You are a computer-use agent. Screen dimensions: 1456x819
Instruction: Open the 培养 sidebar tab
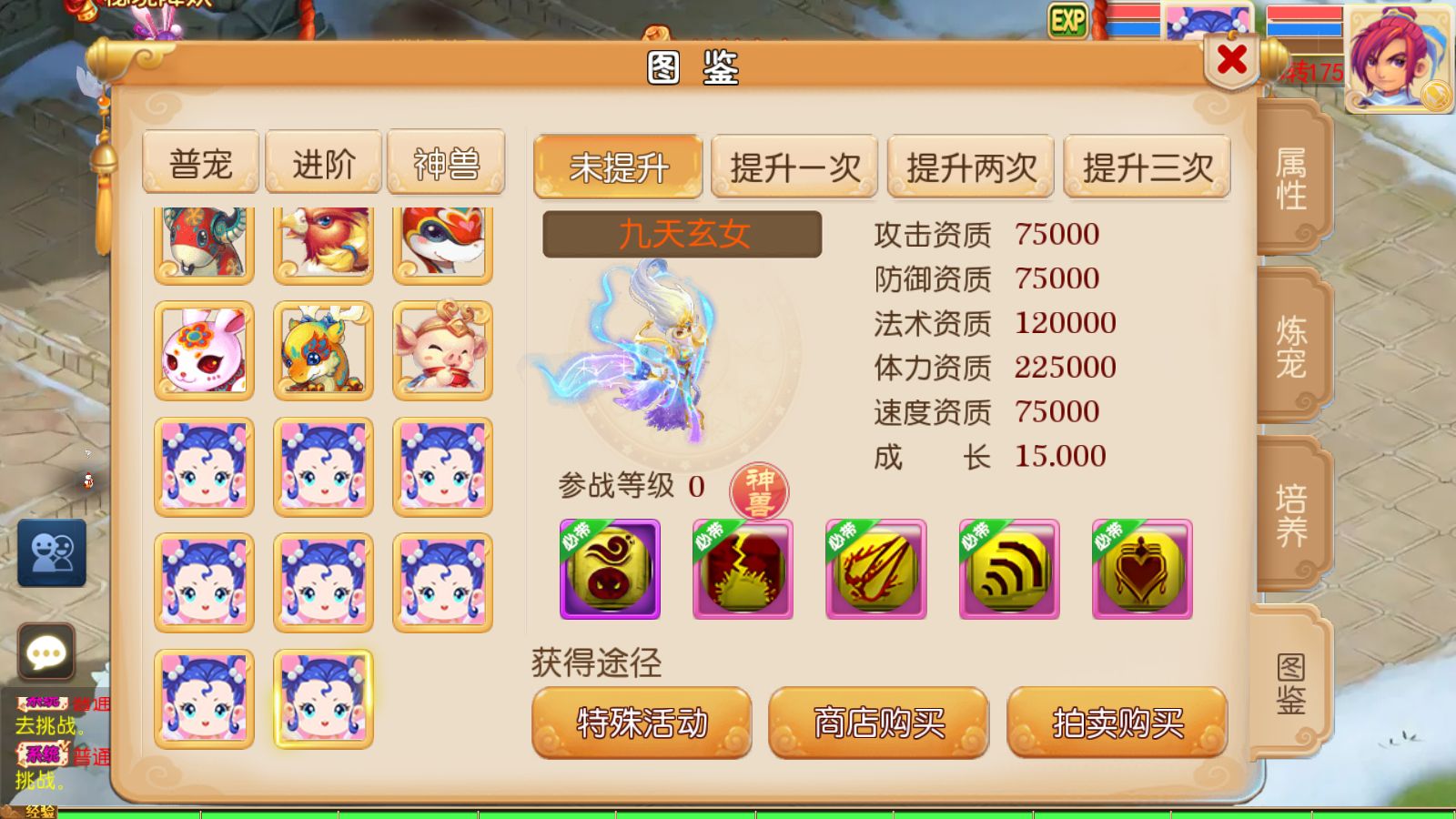[x=1291, y=505]
